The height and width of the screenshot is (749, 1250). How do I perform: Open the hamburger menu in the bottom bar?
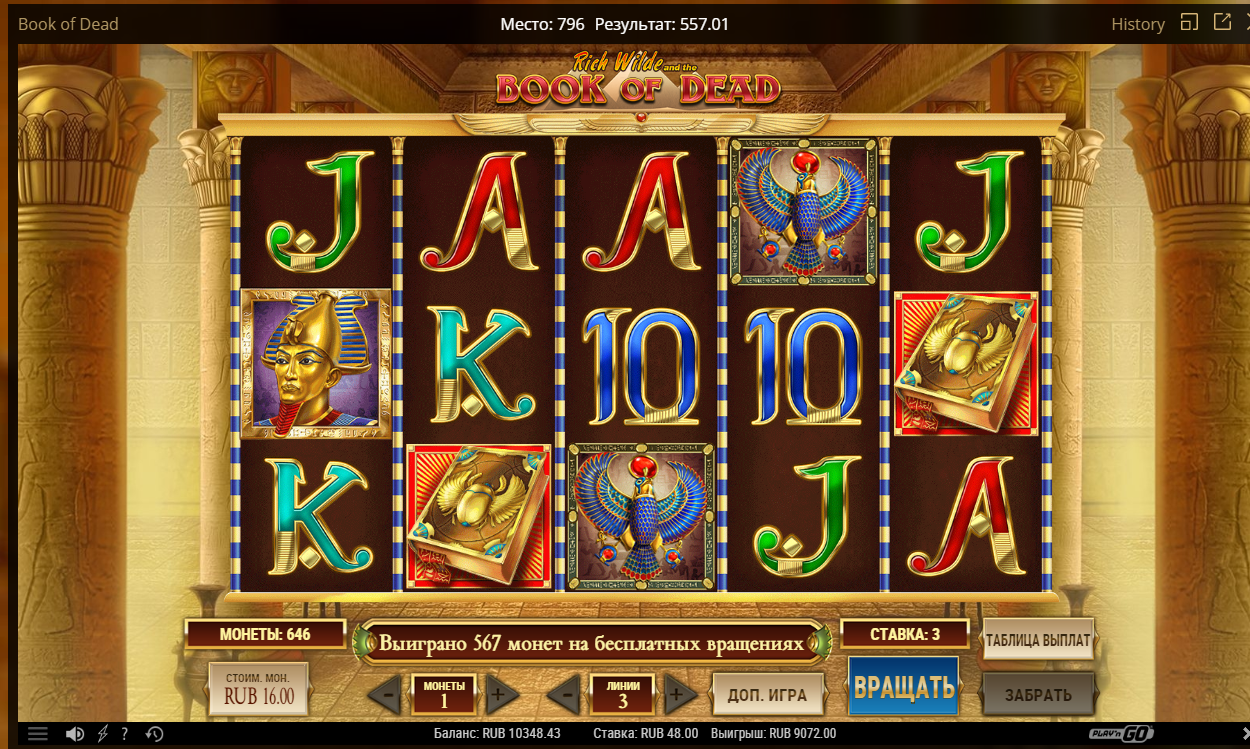pyautogui.click(x=38, y=734)
